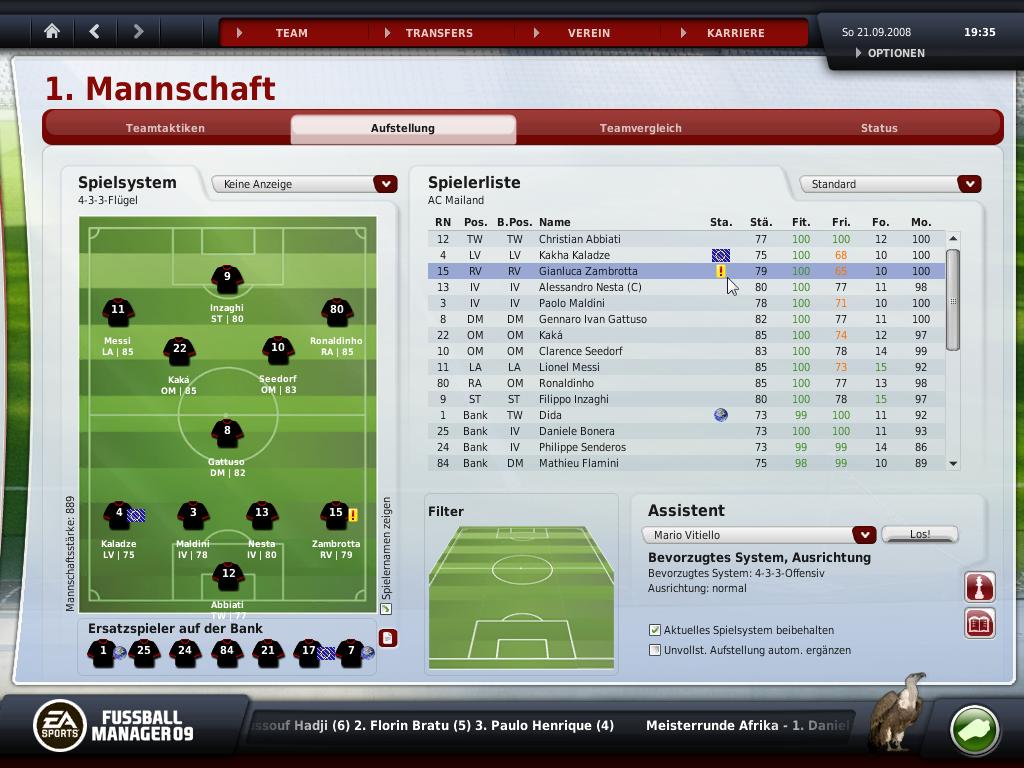The width and height of the screenshot is (1024, 768).
Task: Go to the home screen
Action: [52, 32]
